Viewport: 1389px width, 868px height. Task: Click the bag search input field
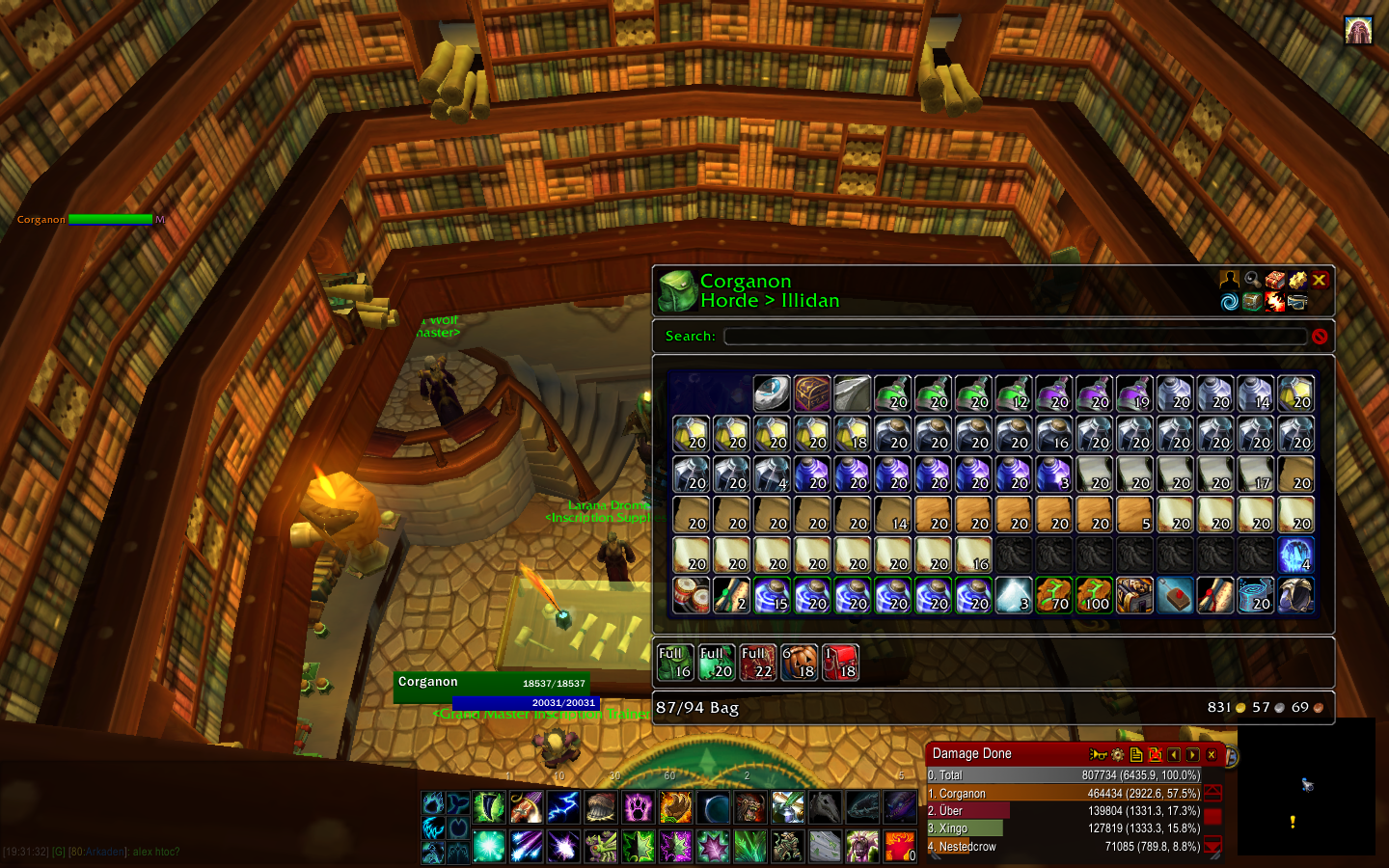click(1015, 337)
